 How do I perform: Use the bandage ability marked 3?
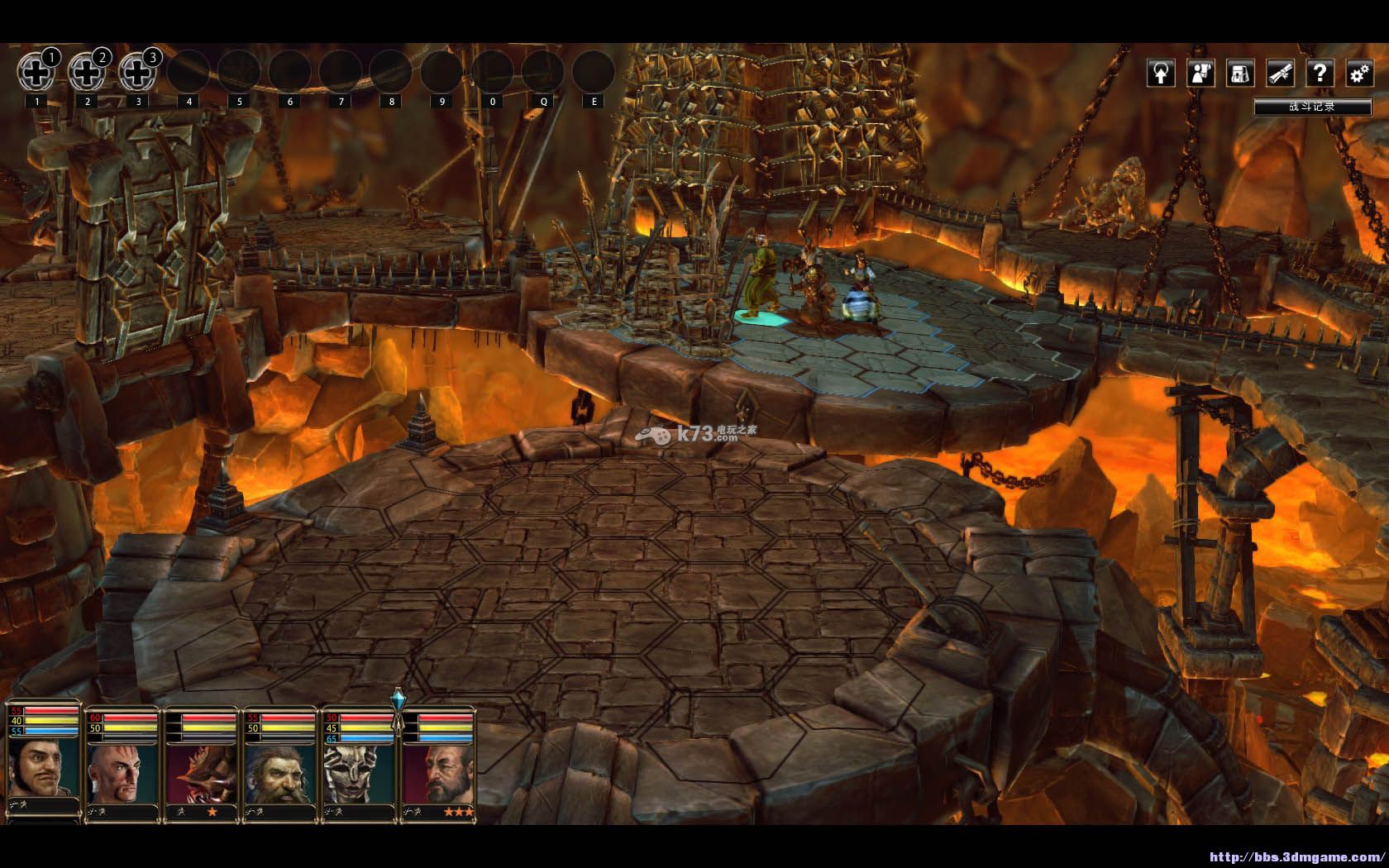pos(137,73)
